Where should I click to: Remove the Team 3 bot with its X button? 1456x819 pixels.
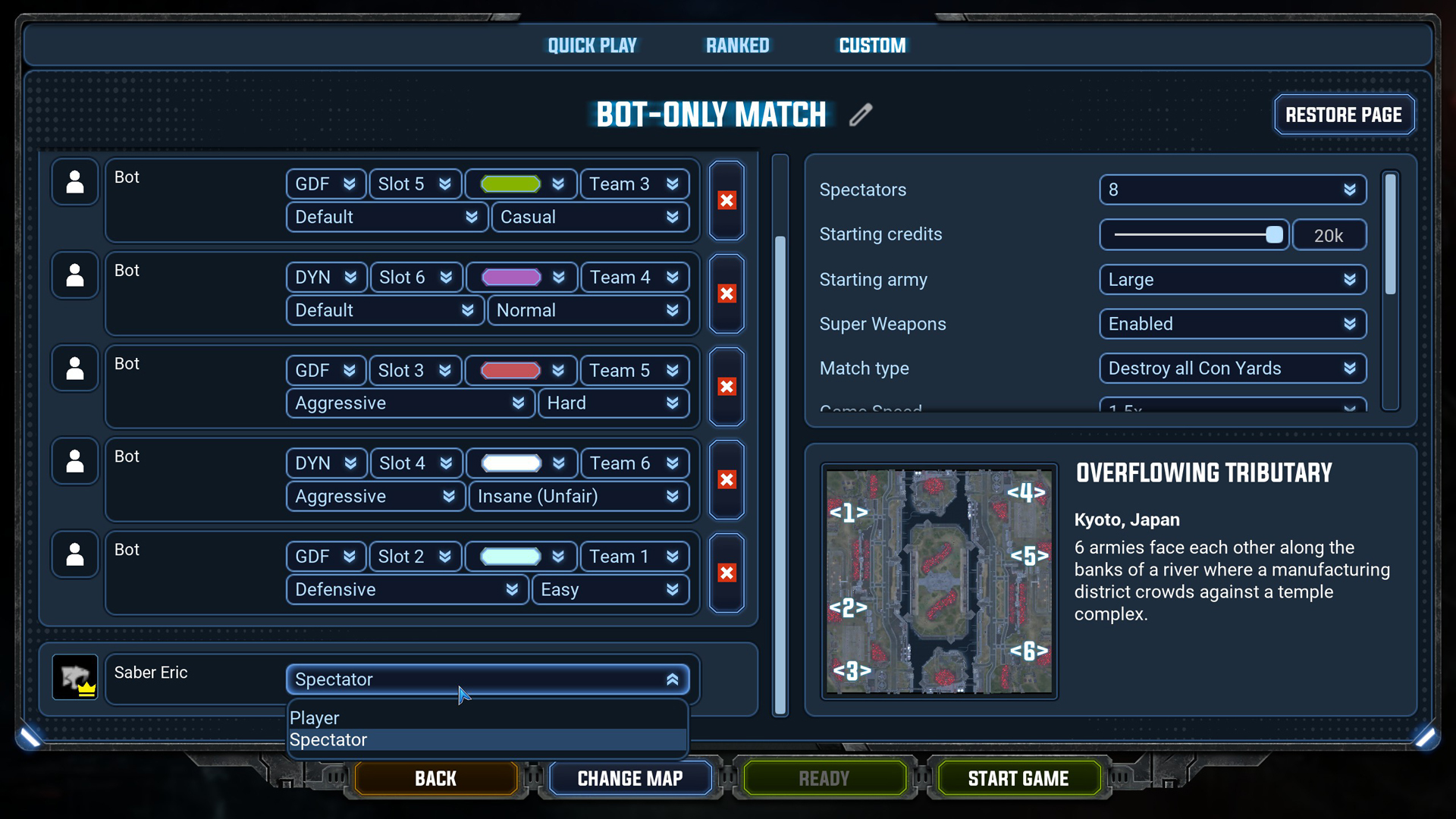[726, 201]
